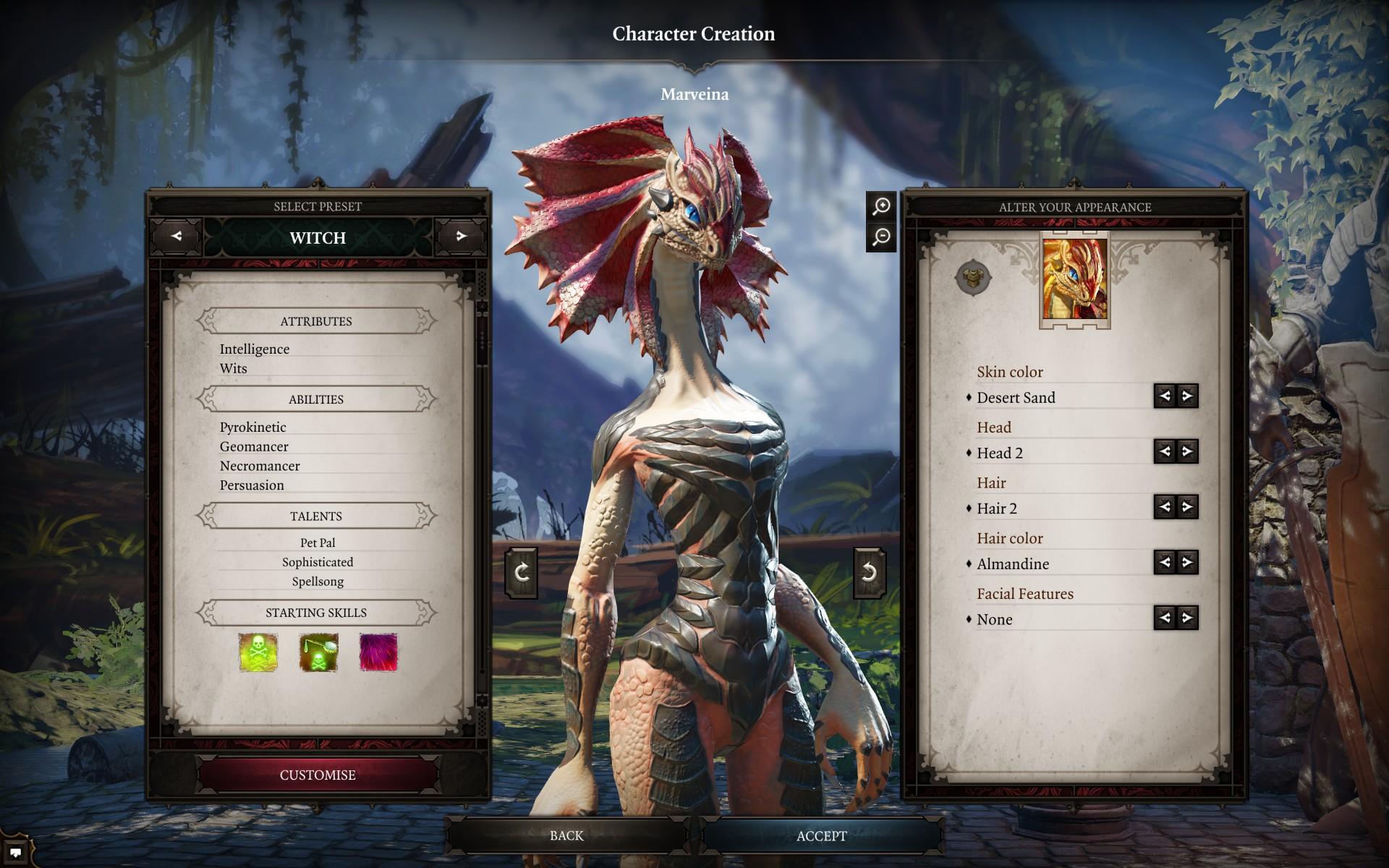Image resolution: width=1389 pixels, height=868 pixels.
Task: Edit the character name Marveina
Action: [694, 94]
